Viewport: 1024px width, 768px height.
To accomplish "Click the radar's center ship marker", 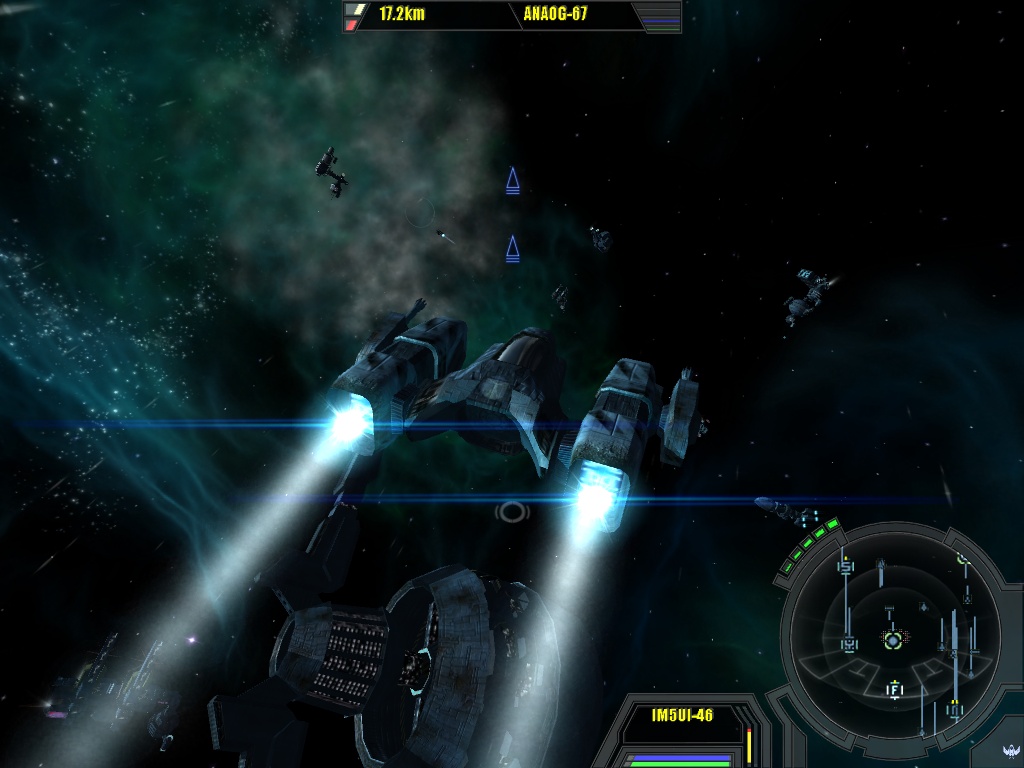I will click(x=892, y=638).
